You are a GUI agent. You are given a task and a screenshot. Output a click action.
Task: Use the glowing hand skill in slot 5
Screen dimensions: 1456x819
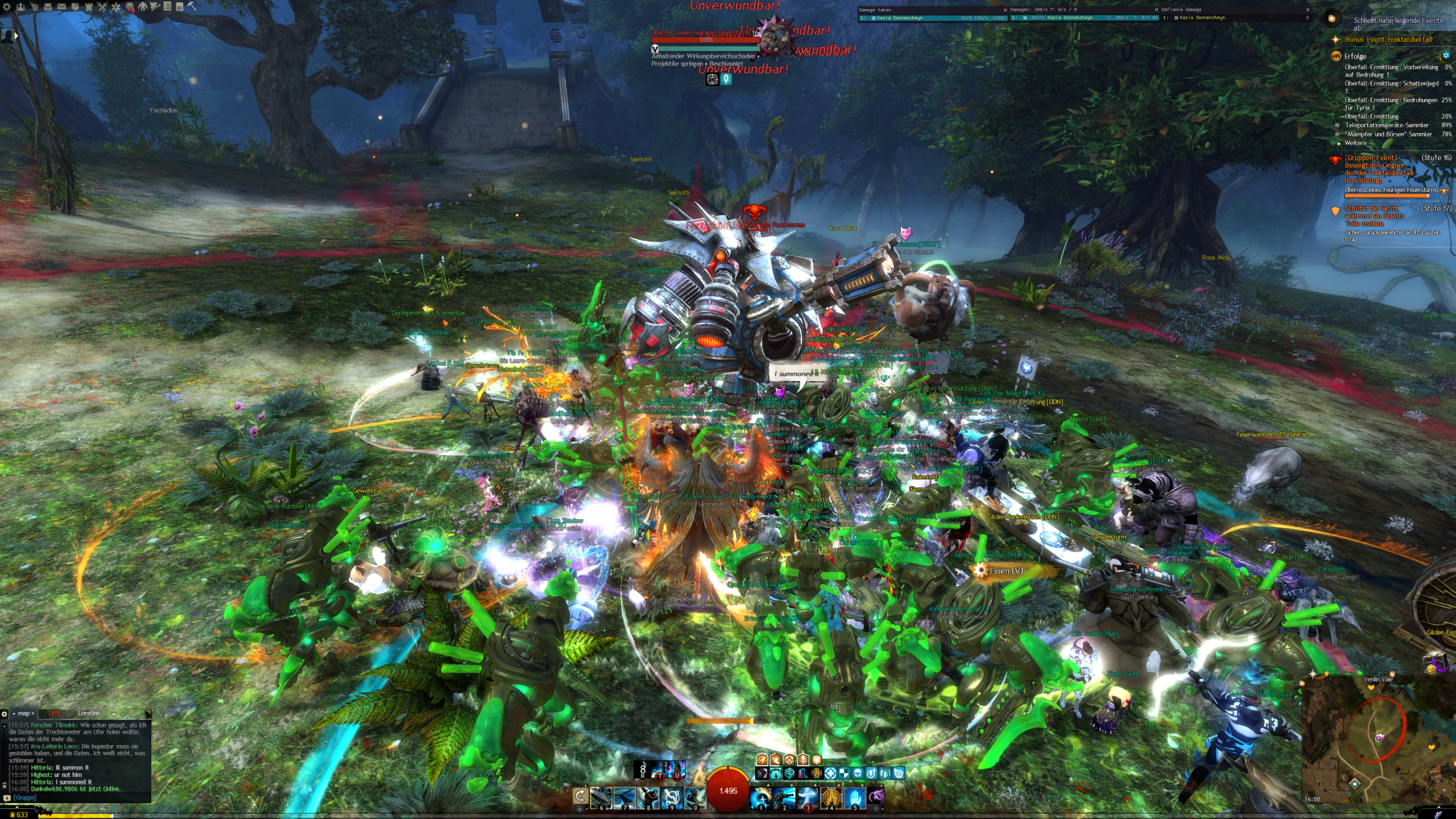[x=854, y=797]
